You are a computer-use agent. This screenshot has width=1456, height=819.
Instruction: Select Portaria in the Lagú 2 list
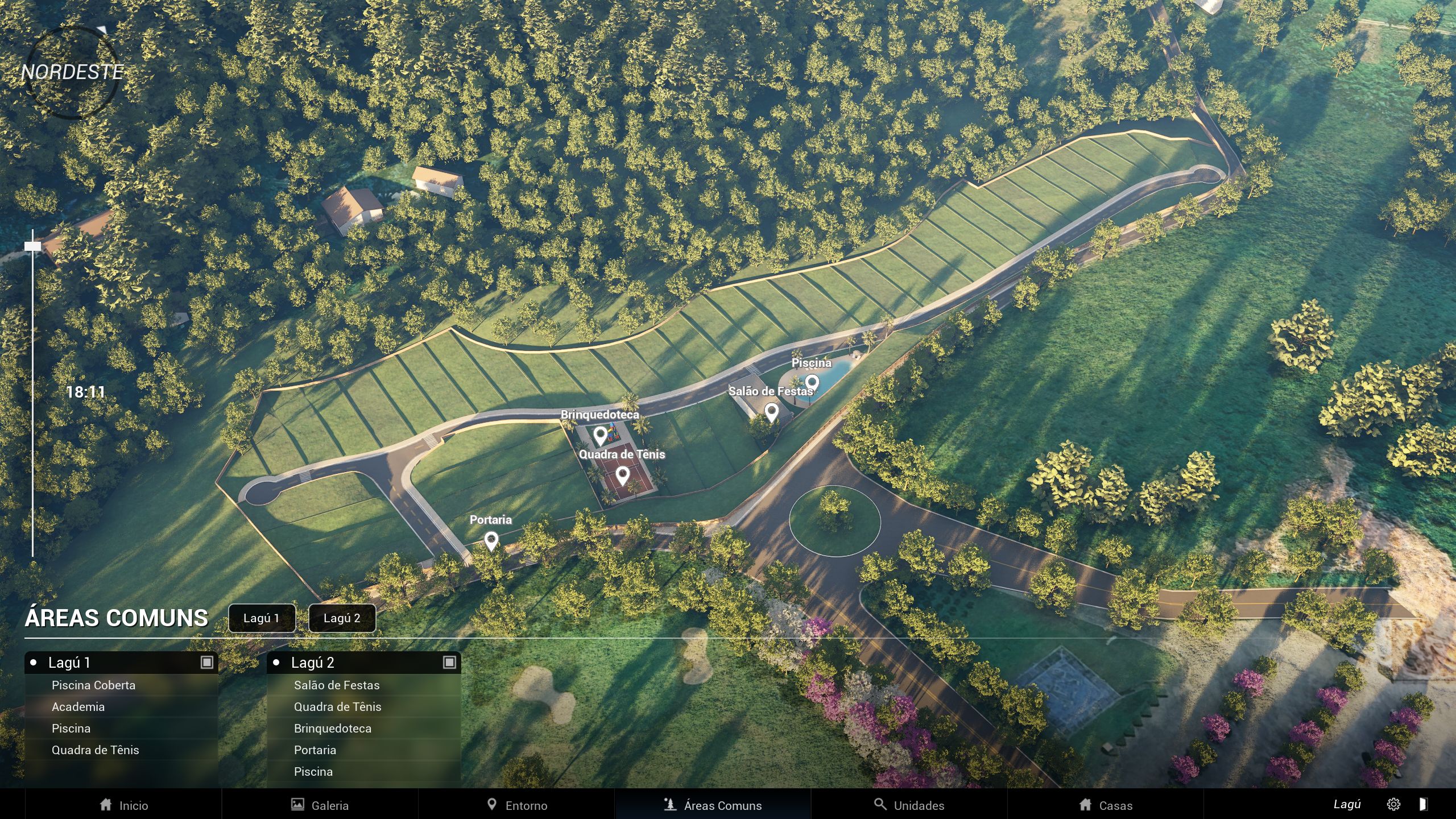[x=315, y=750]
